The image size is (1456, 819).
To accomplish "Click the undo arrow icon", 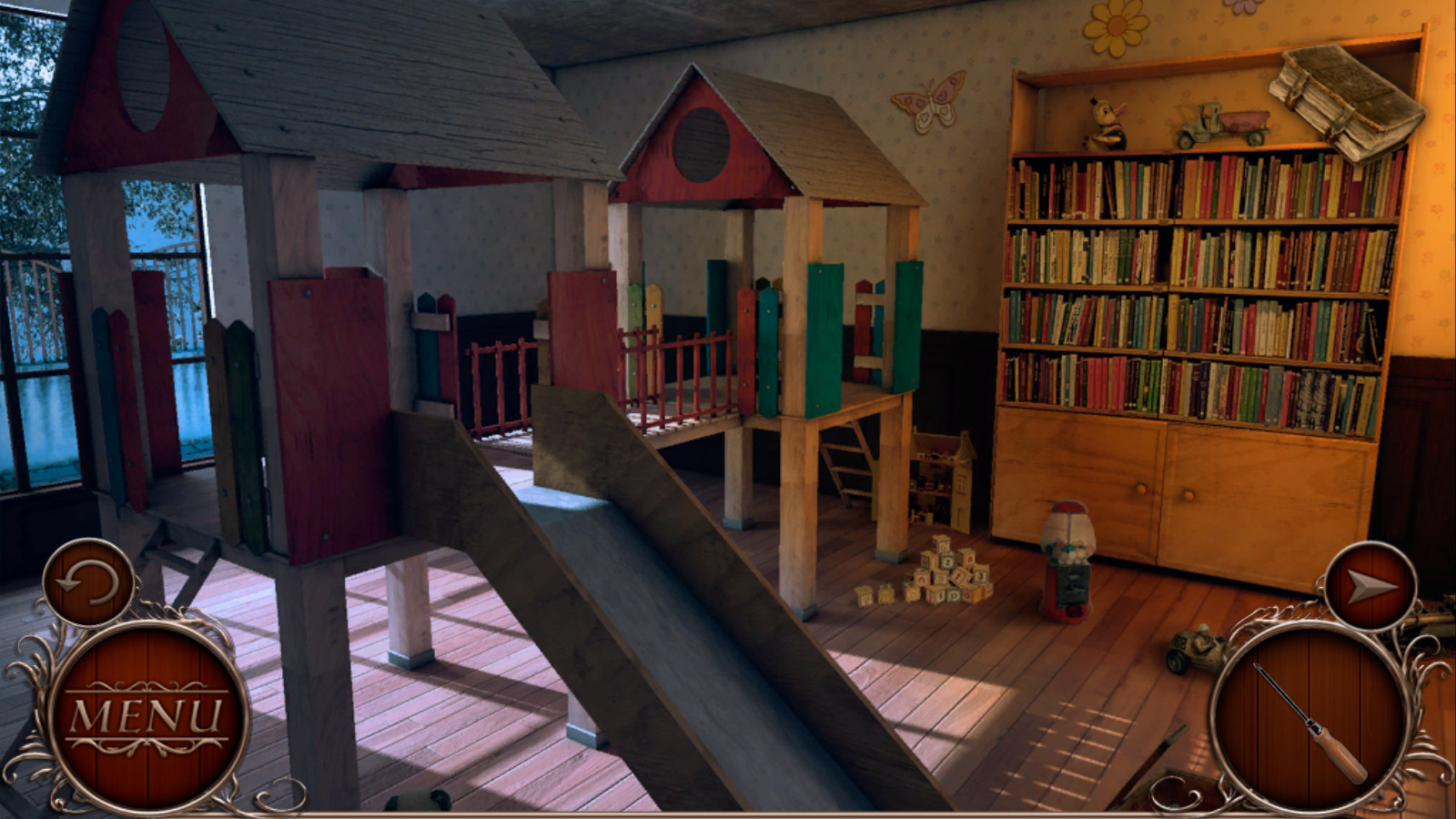I will pos(88,581).
